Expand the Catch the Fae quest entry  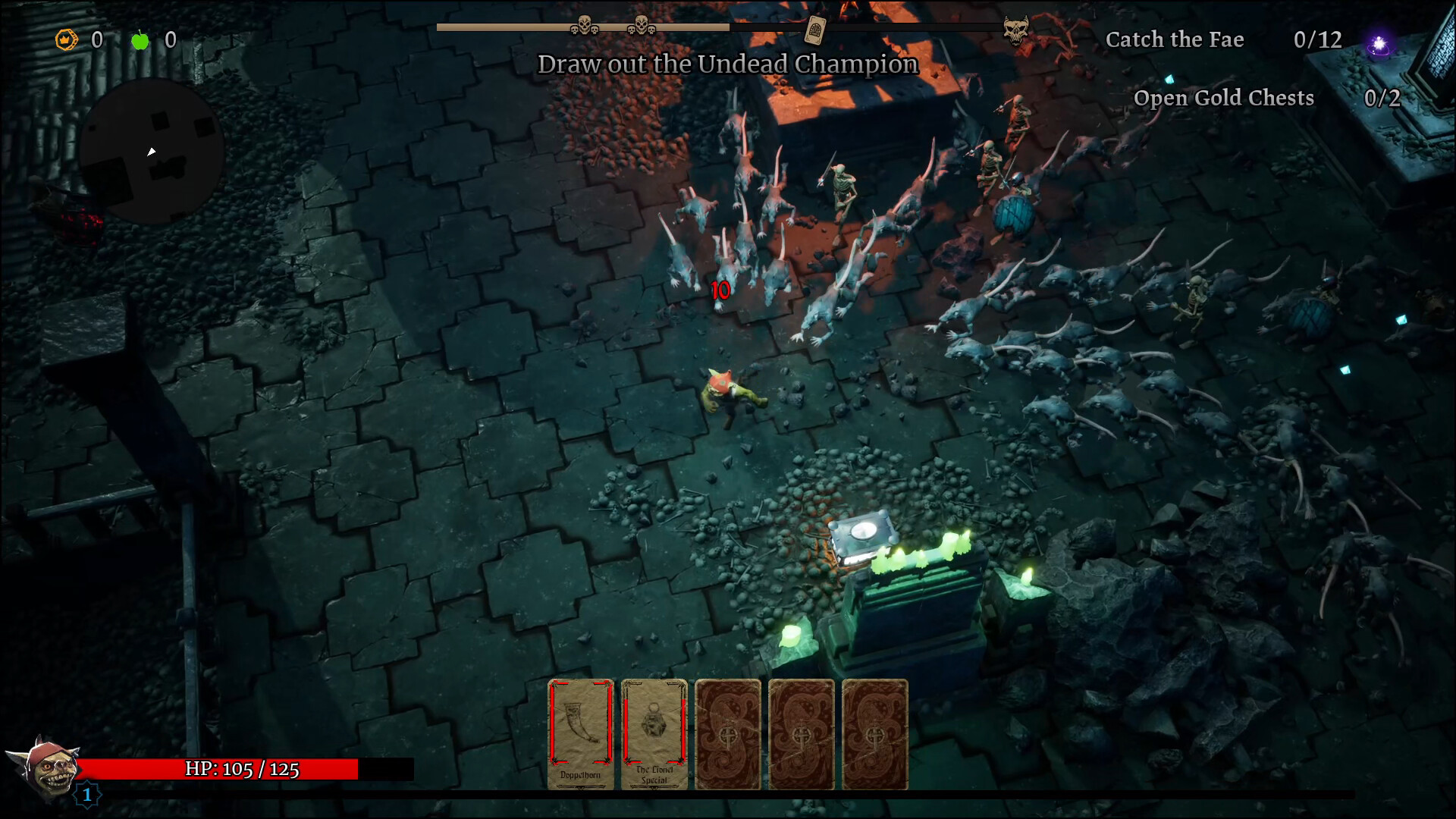click(x=1176, y=39)
